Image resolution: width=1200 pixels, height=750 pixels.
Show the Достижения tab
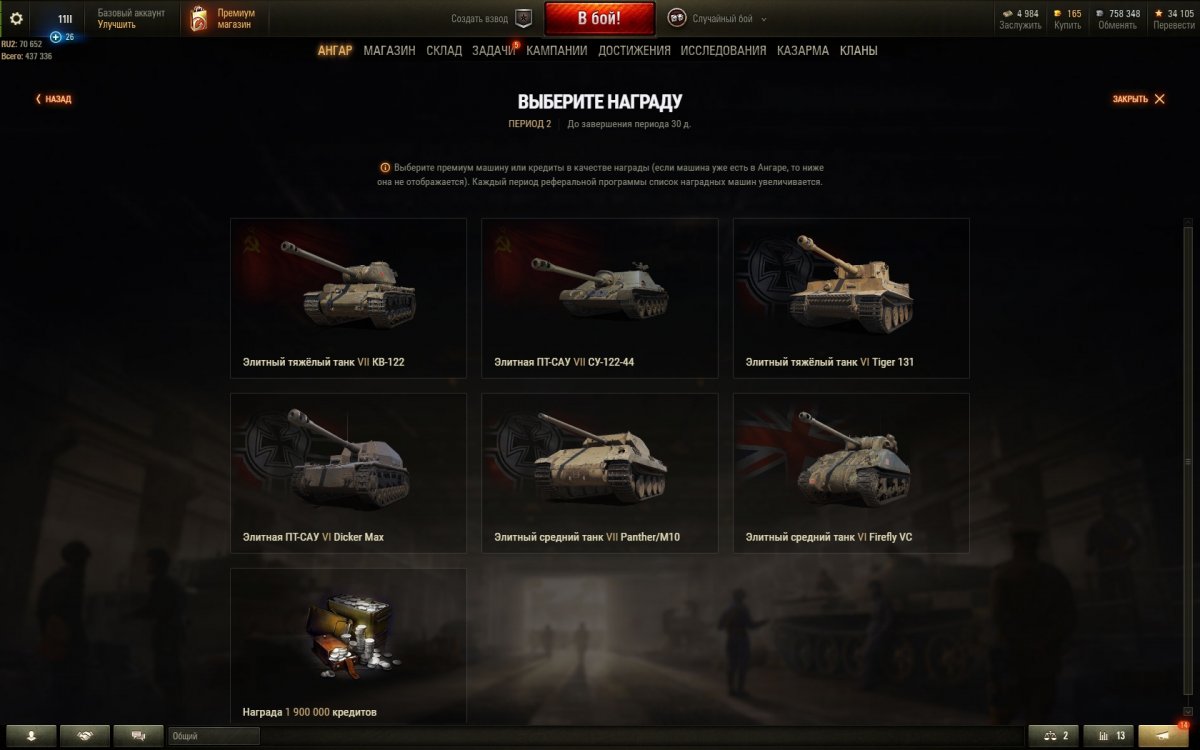click(634, 51)
